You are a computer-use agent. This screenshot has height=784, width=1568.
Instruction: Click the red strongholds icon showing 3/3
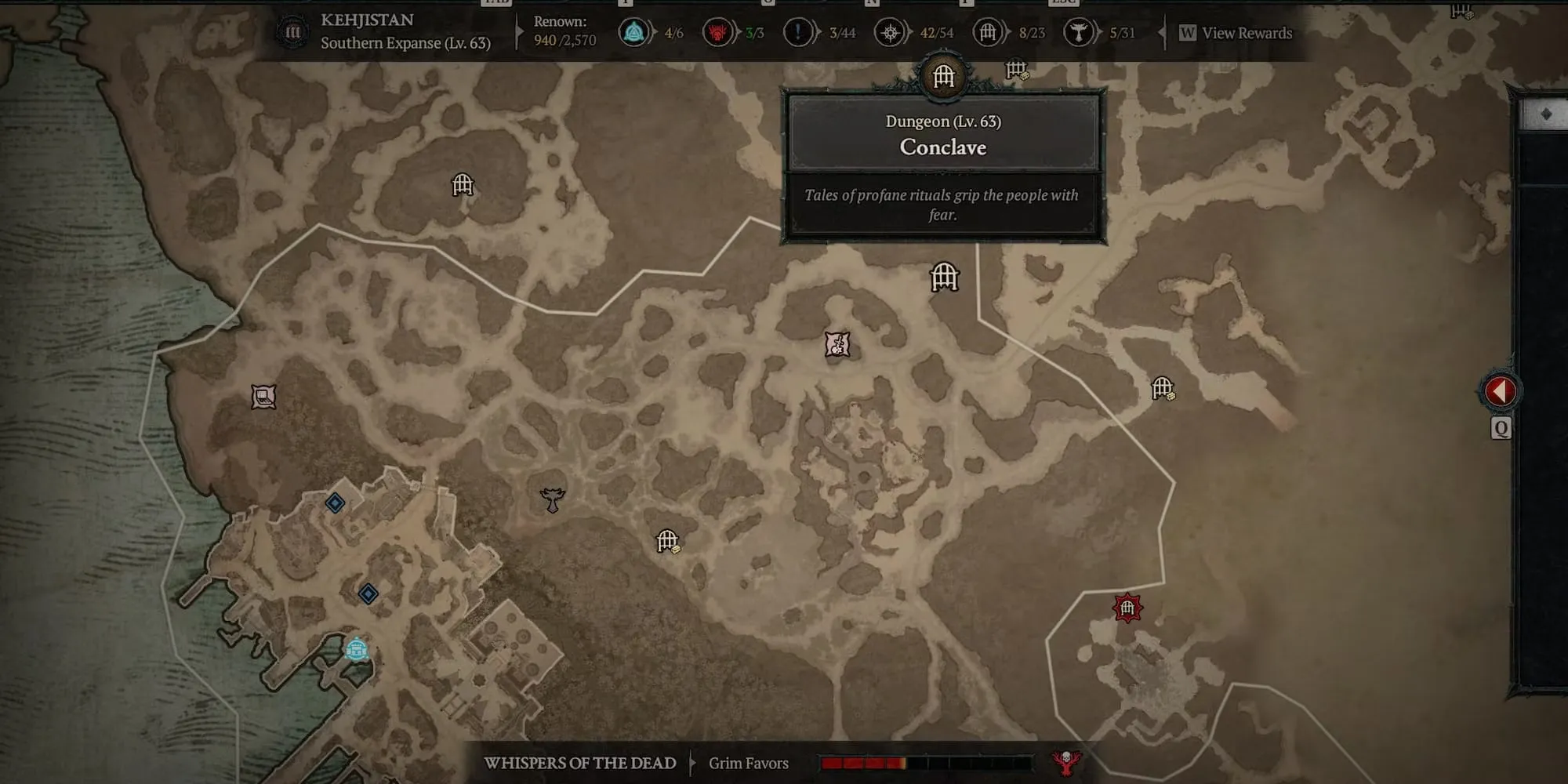717,33
